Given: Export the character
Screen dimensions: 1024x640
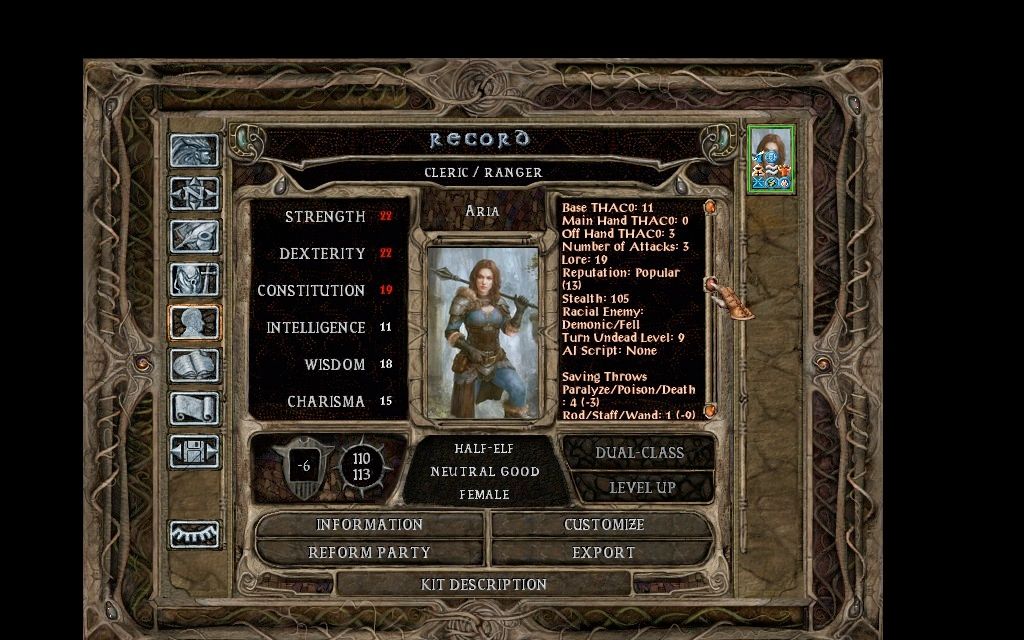Looking at the screenshot, I should click(603, 553).
